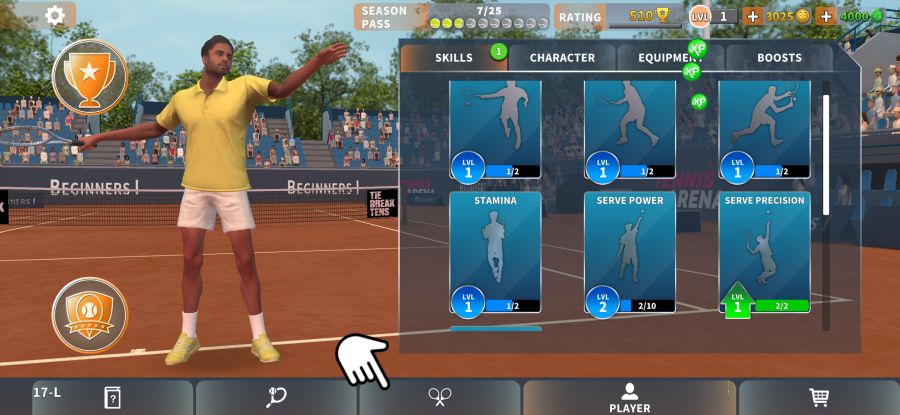Screen dimensions: 900x415
Task: Select the Stamina skill card
Action: (495, 252)
